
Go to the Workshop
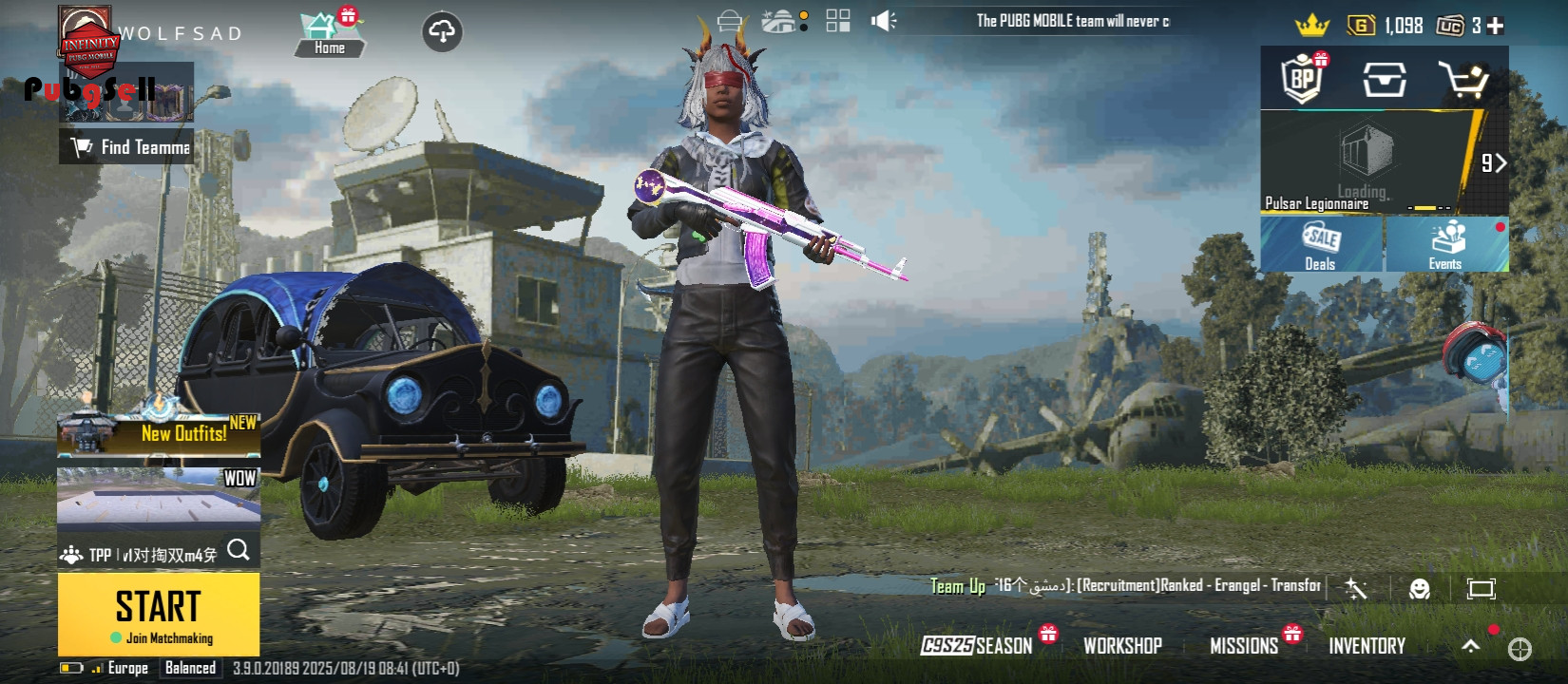1122,646
